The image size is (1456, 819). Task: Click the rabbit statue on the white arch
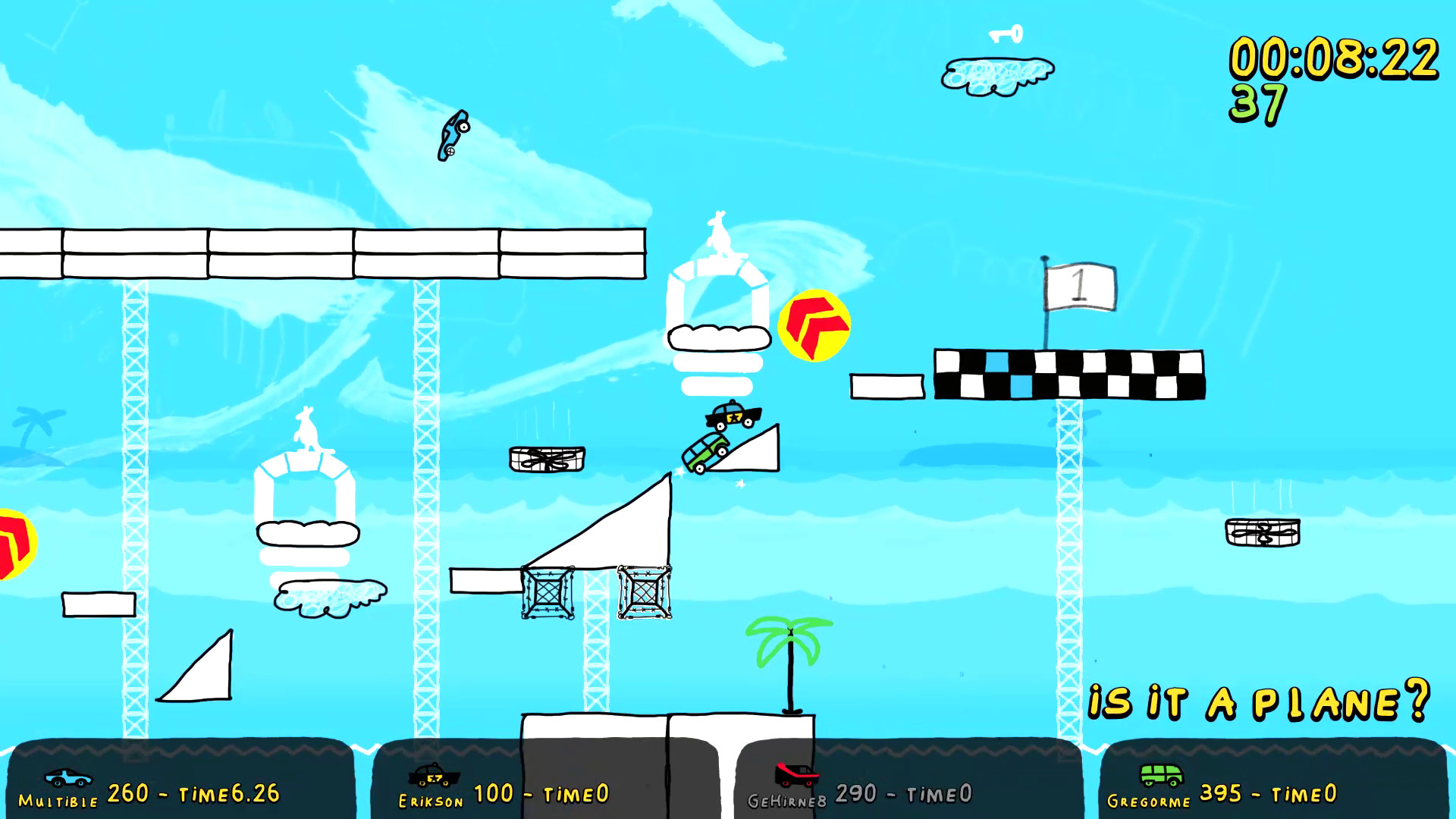720,235
